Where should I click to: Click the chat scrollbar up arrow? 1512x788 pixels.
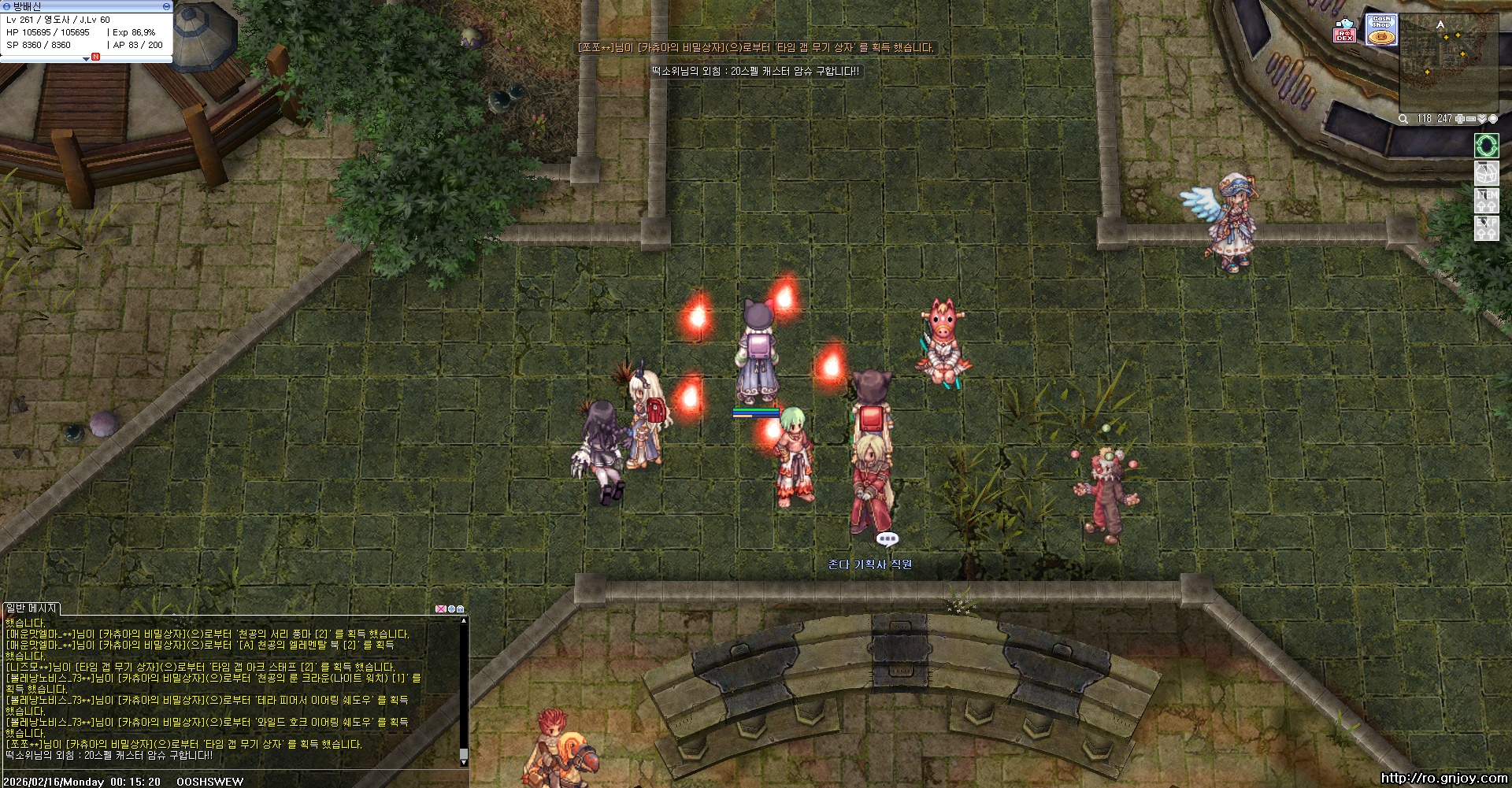tap(464, 621)
